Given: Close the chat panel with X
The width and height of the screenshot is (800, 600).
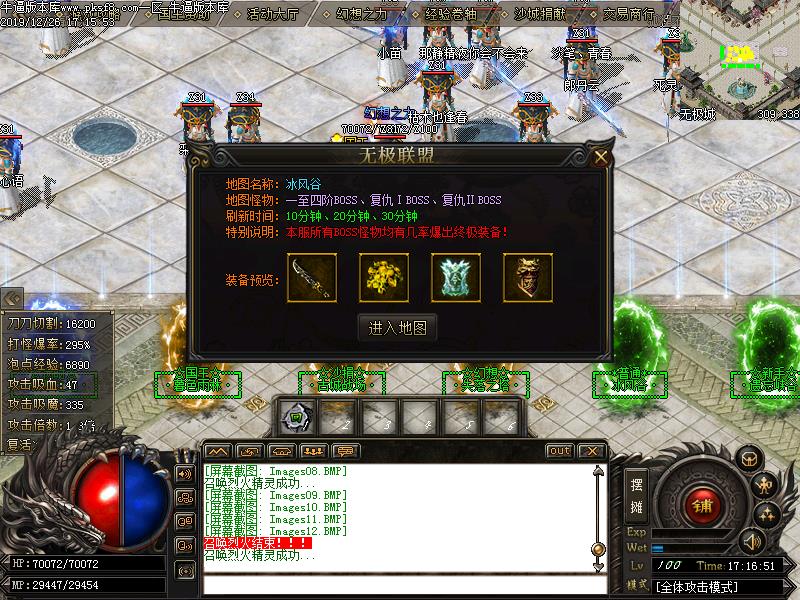Looking at the screenshot, I should click(x=591, y=451).
